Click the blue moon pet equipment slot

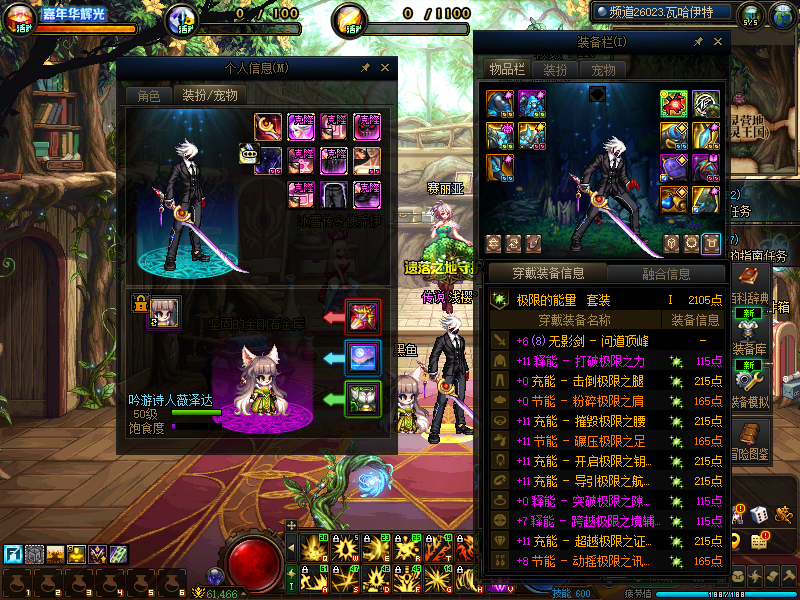(361, 357)
